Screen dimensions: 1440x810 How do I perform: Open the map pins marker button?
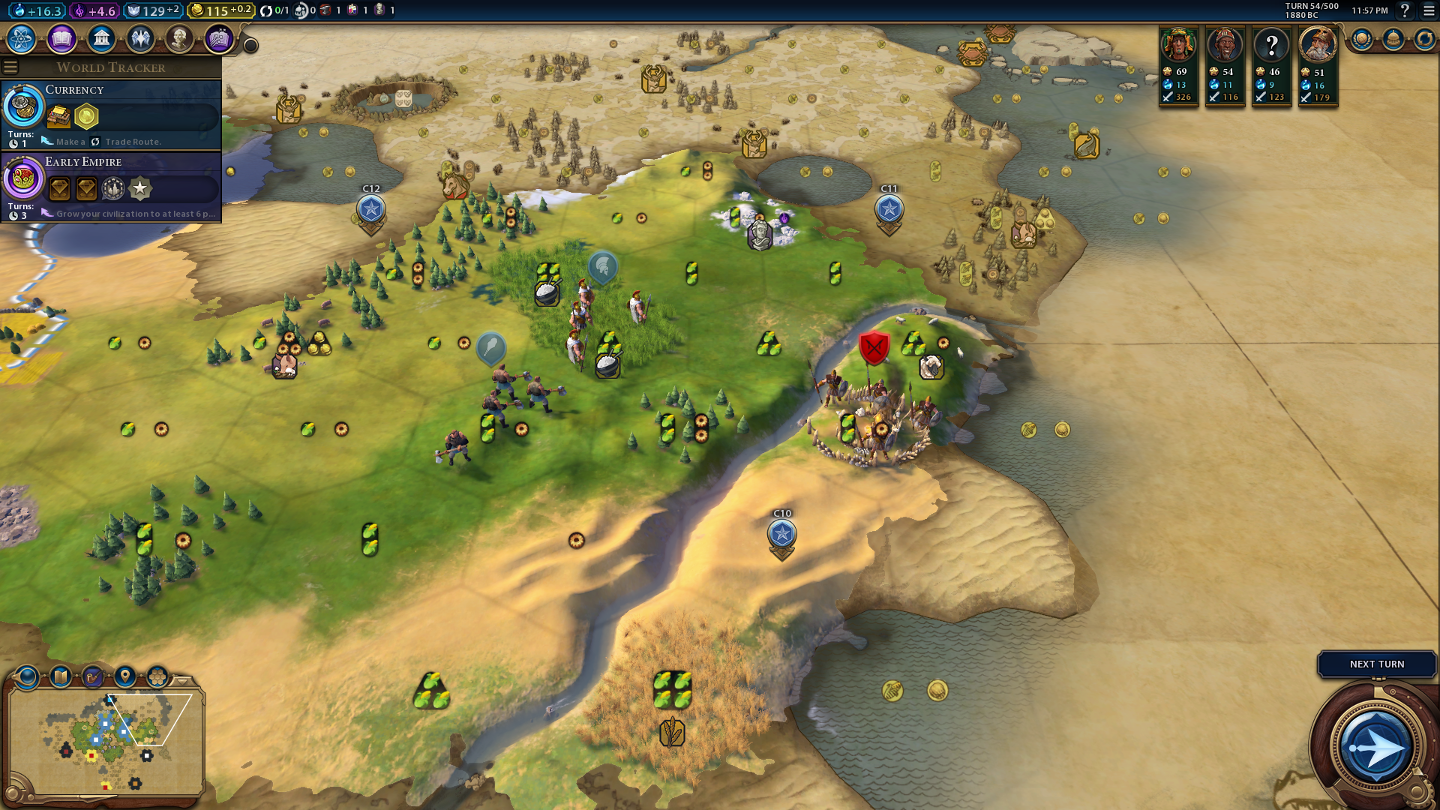pyautogui.click(x=125, y=676)
